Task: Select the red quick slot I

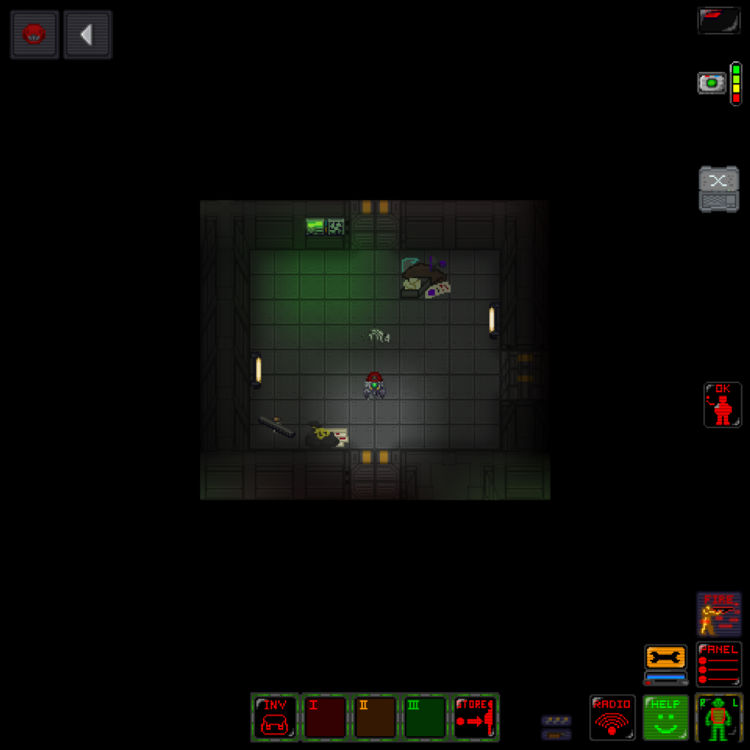Action: pos(325,717)
